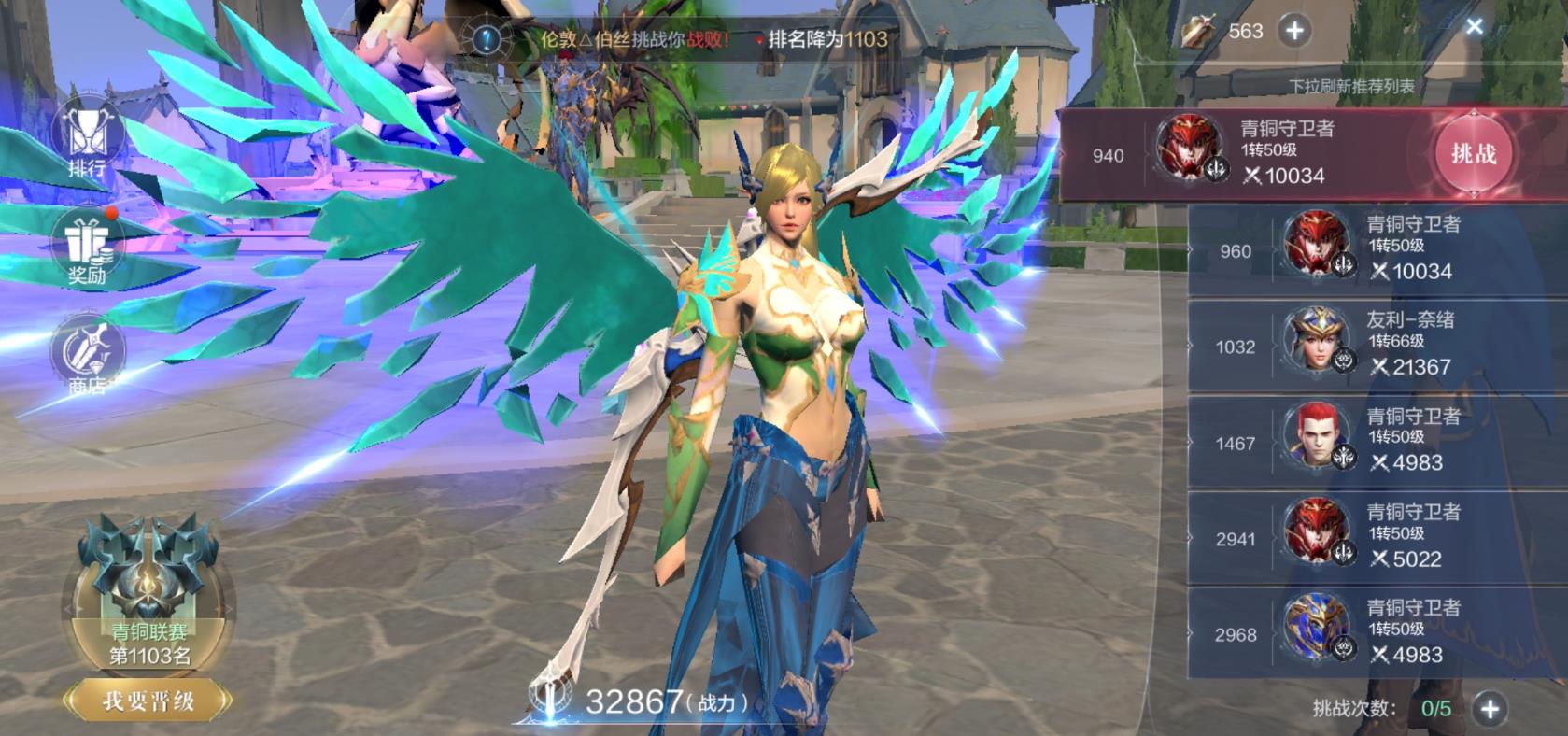Add more challenge attempts with plus button
The image size is (1568, 736).
point(1490,709)
